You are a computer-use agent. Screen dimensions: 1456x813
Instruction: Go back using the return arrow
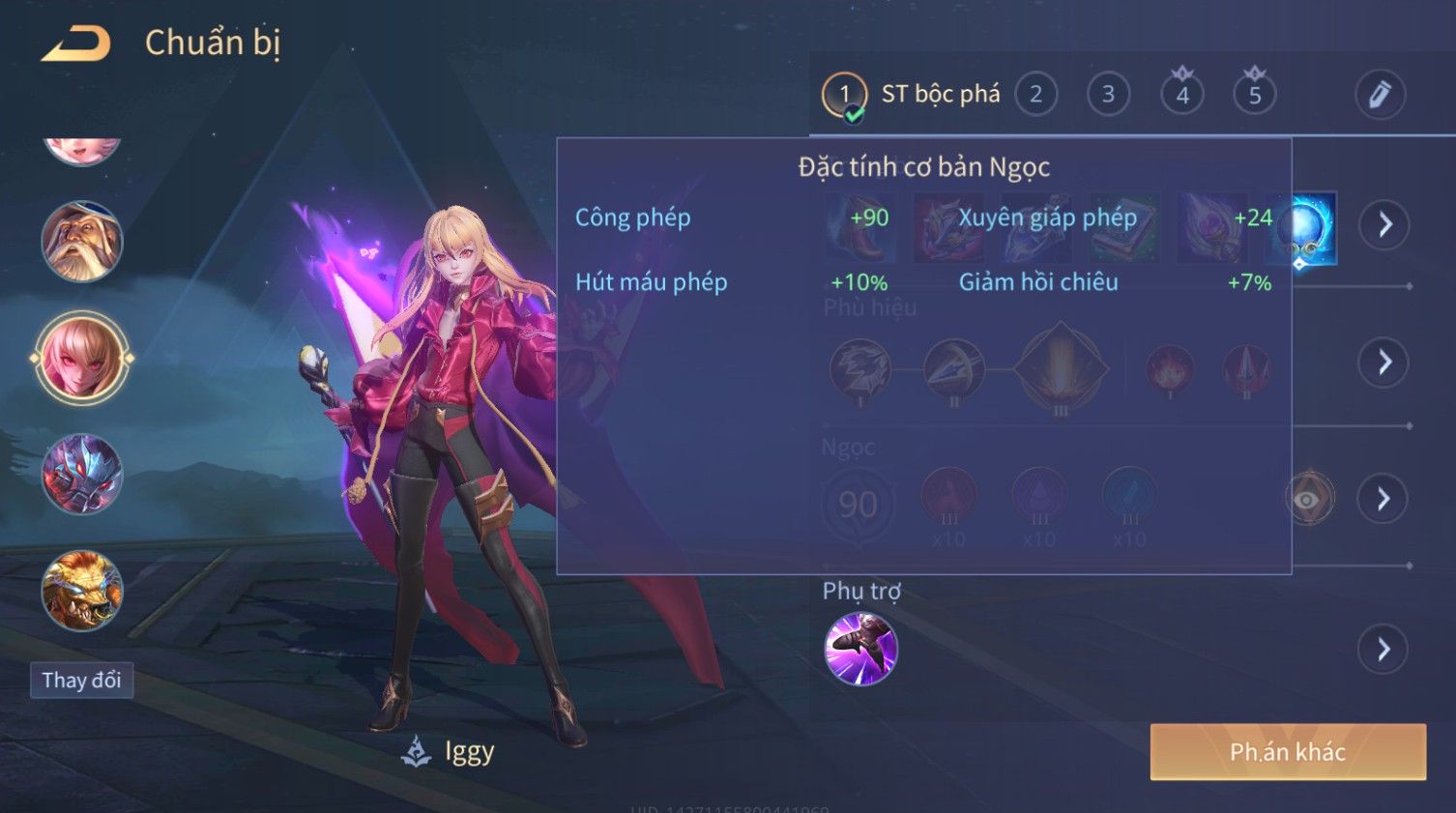[x=75, y=44]
